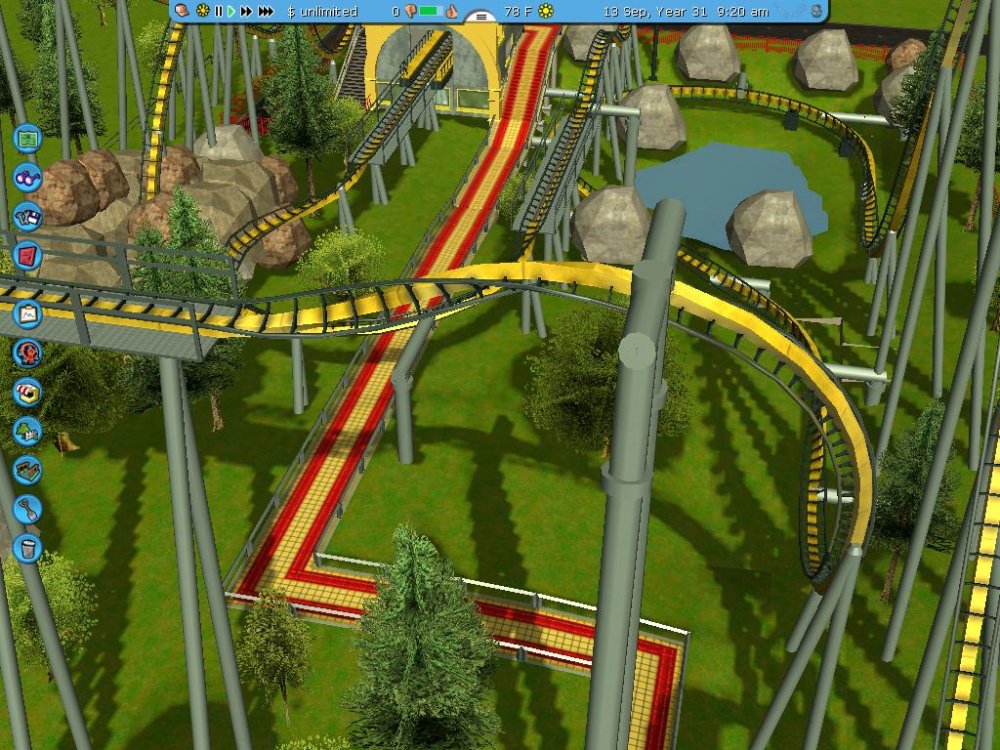The image size is (1000, 750).
Task: Click the red book icon
Action: click(27, 256)
